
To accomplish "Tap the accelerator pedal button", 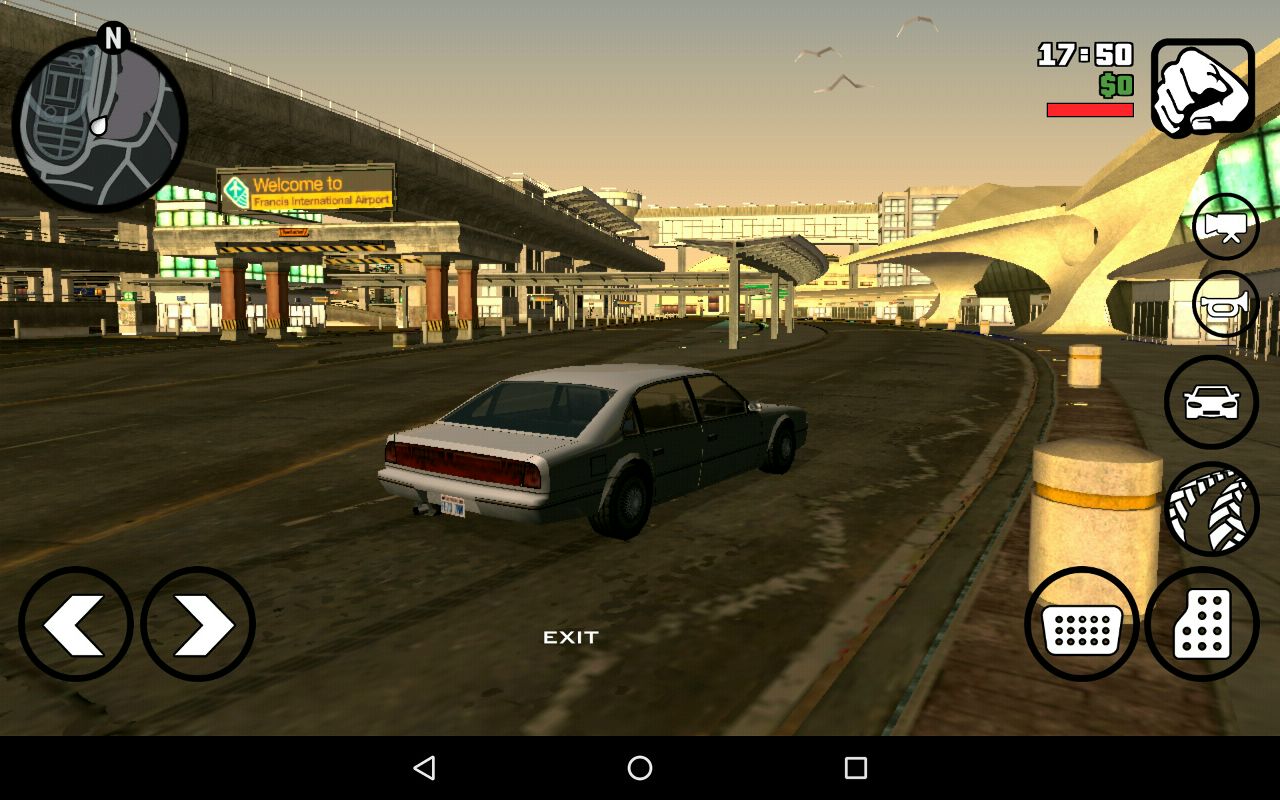I will [1202, 624].
